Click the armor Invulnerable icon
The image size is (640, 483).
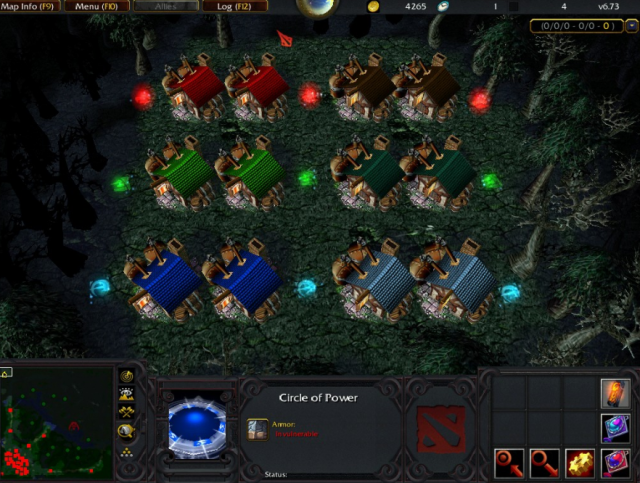(257, 428)
